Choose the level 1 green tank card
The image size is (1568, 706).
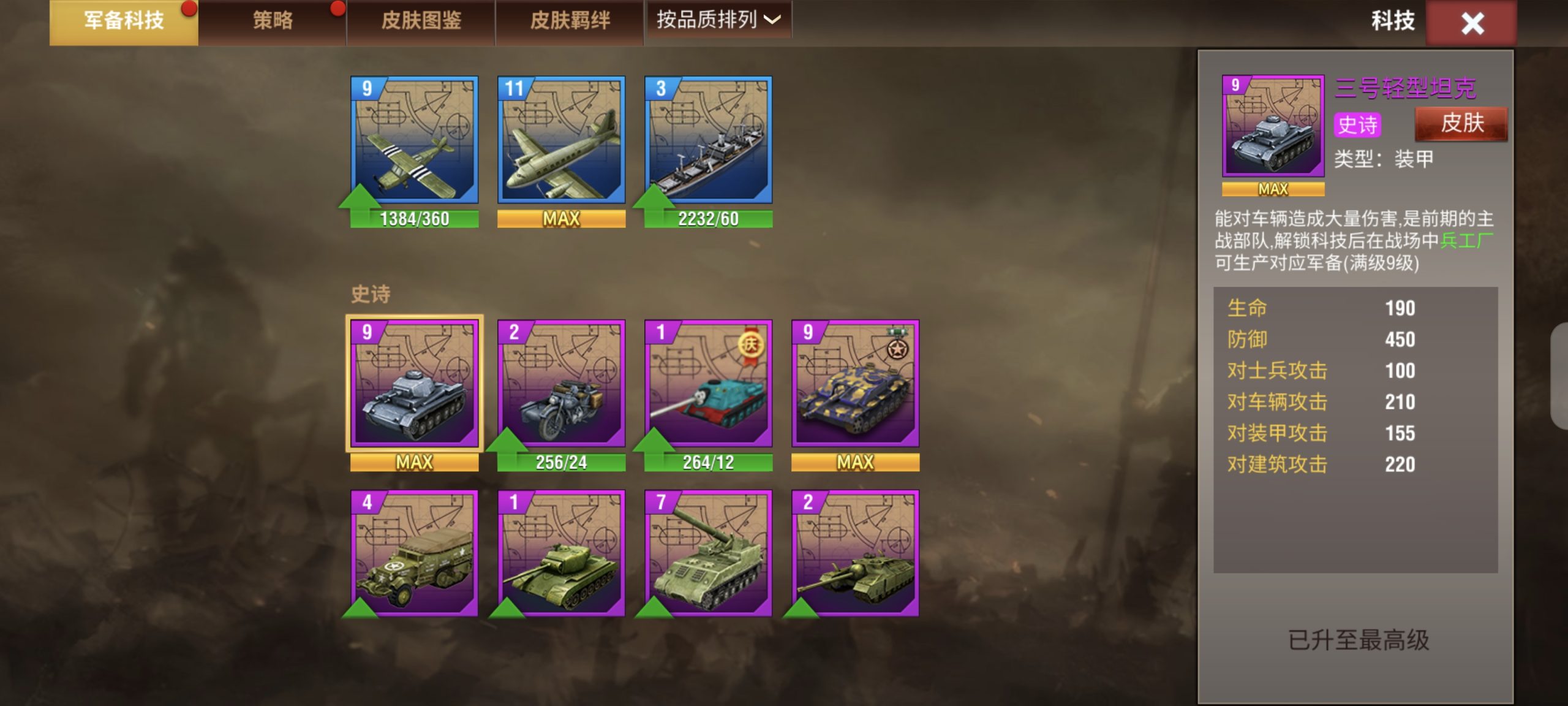[x=562, y=553]
